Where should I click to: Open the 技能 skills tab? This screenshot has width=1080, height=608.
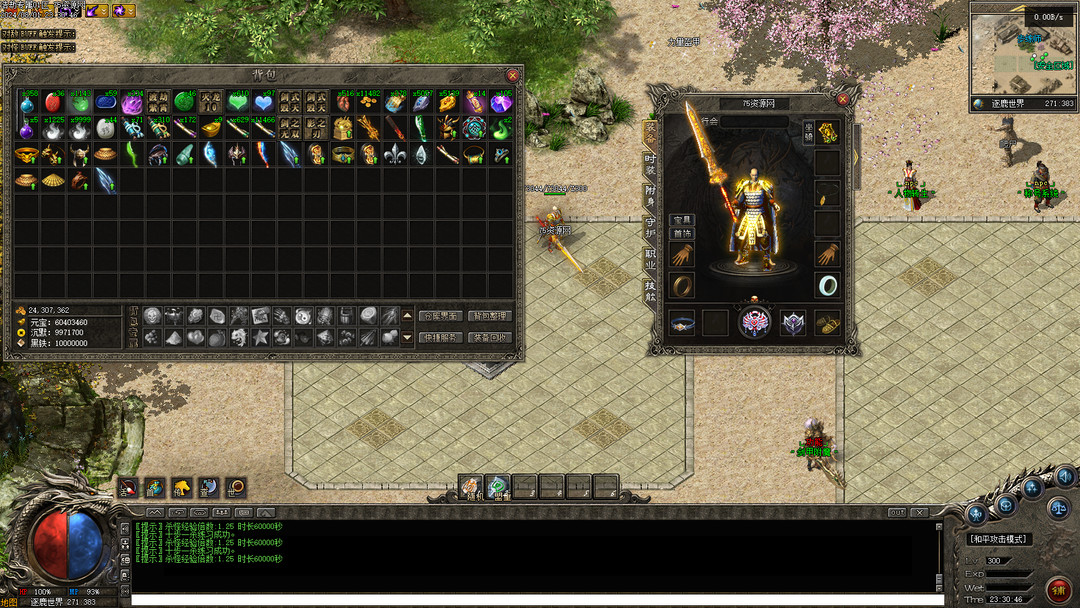pyautogui.click(x=650, y=290)
